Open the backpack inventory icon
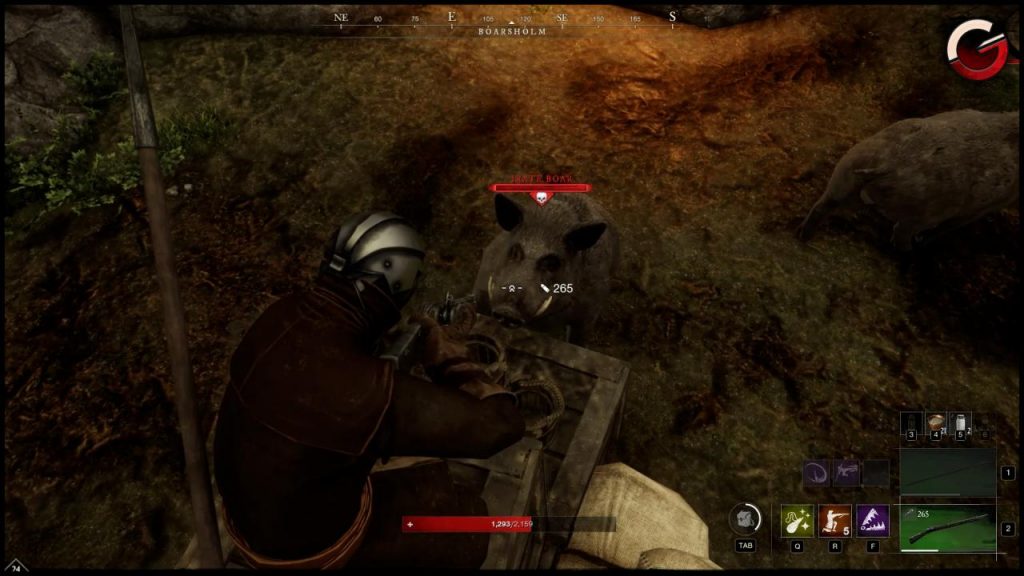Viewport: 1024px width, 576px height. tap(743, 518)
